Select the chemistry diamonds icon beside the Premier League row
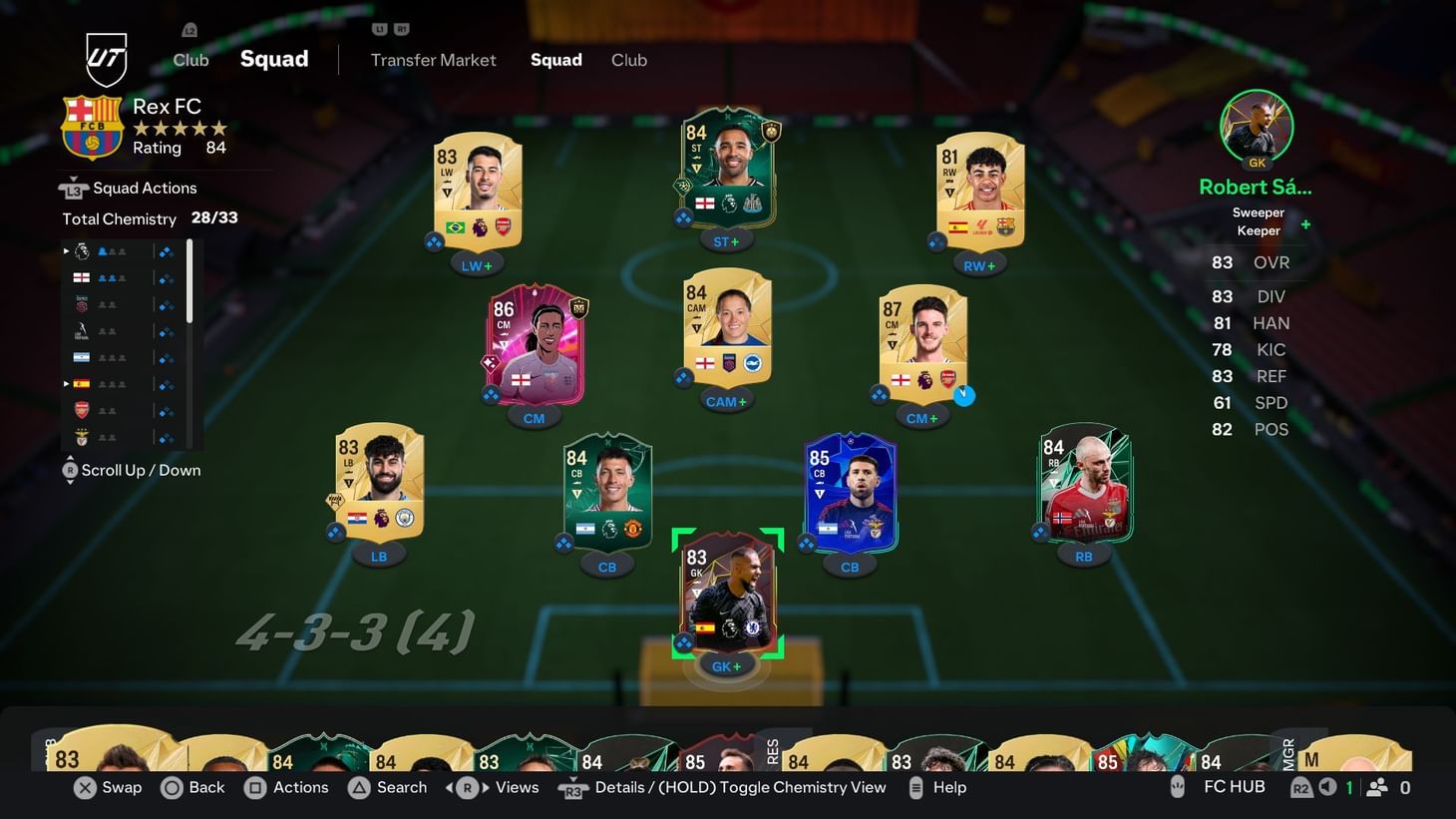The height and width of the screenshot is (819, 1456). [166, 250]
